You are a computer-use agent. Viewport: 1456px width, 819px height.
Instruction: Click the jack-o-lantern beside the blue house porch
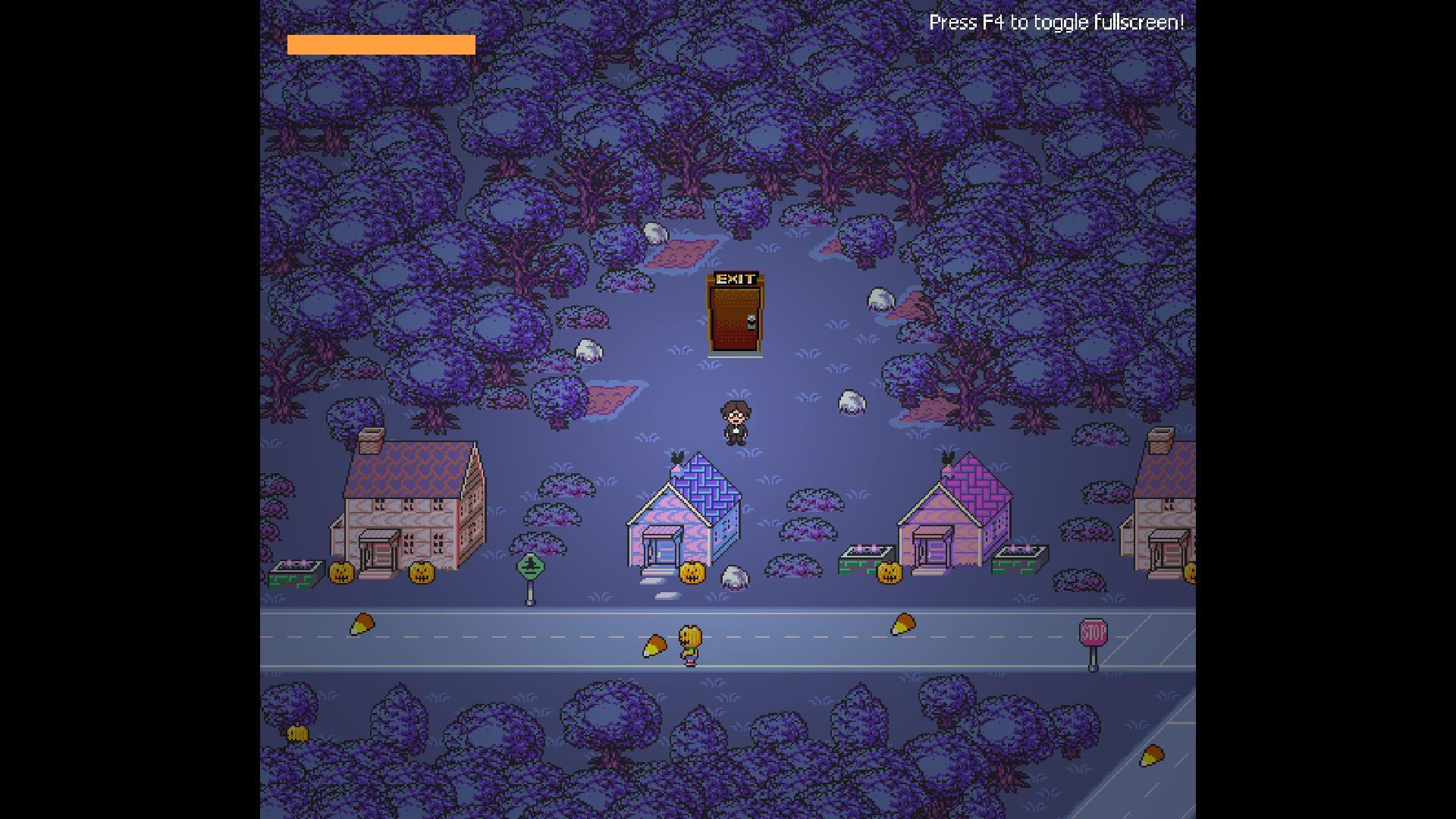click(x=694, y=573)
